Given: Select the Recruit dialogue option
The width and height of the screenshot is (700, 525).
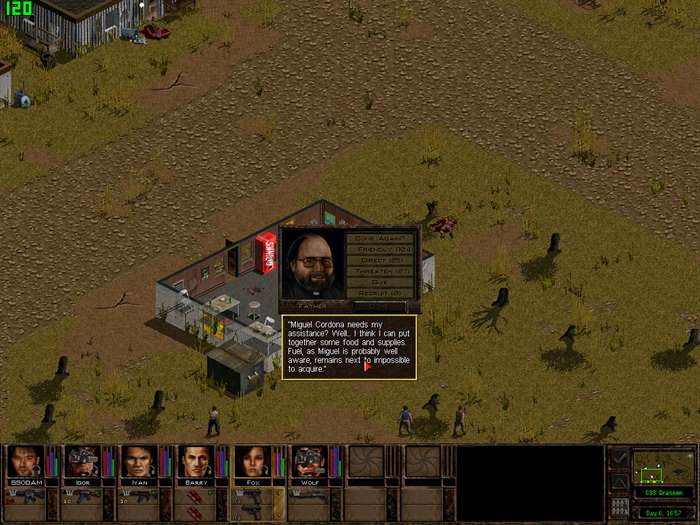Looking at the screenshot, I should tap(380, 293).
